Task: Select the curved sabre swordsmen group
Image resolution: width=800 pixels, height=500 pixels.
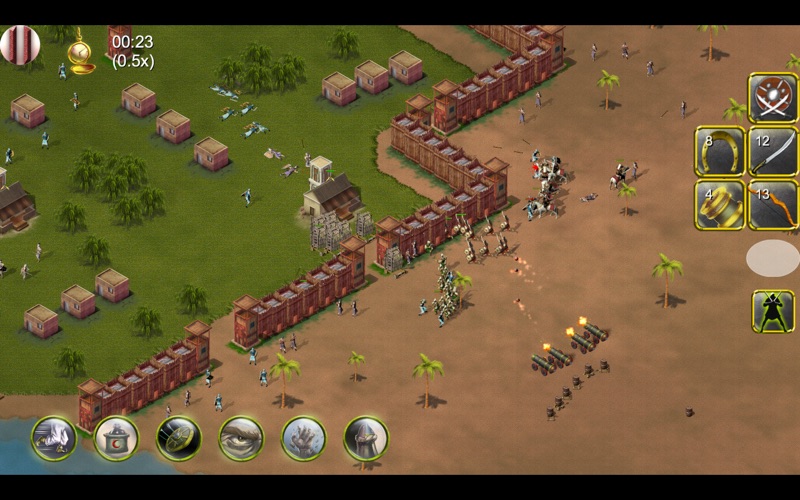Action: pos(773,151)
